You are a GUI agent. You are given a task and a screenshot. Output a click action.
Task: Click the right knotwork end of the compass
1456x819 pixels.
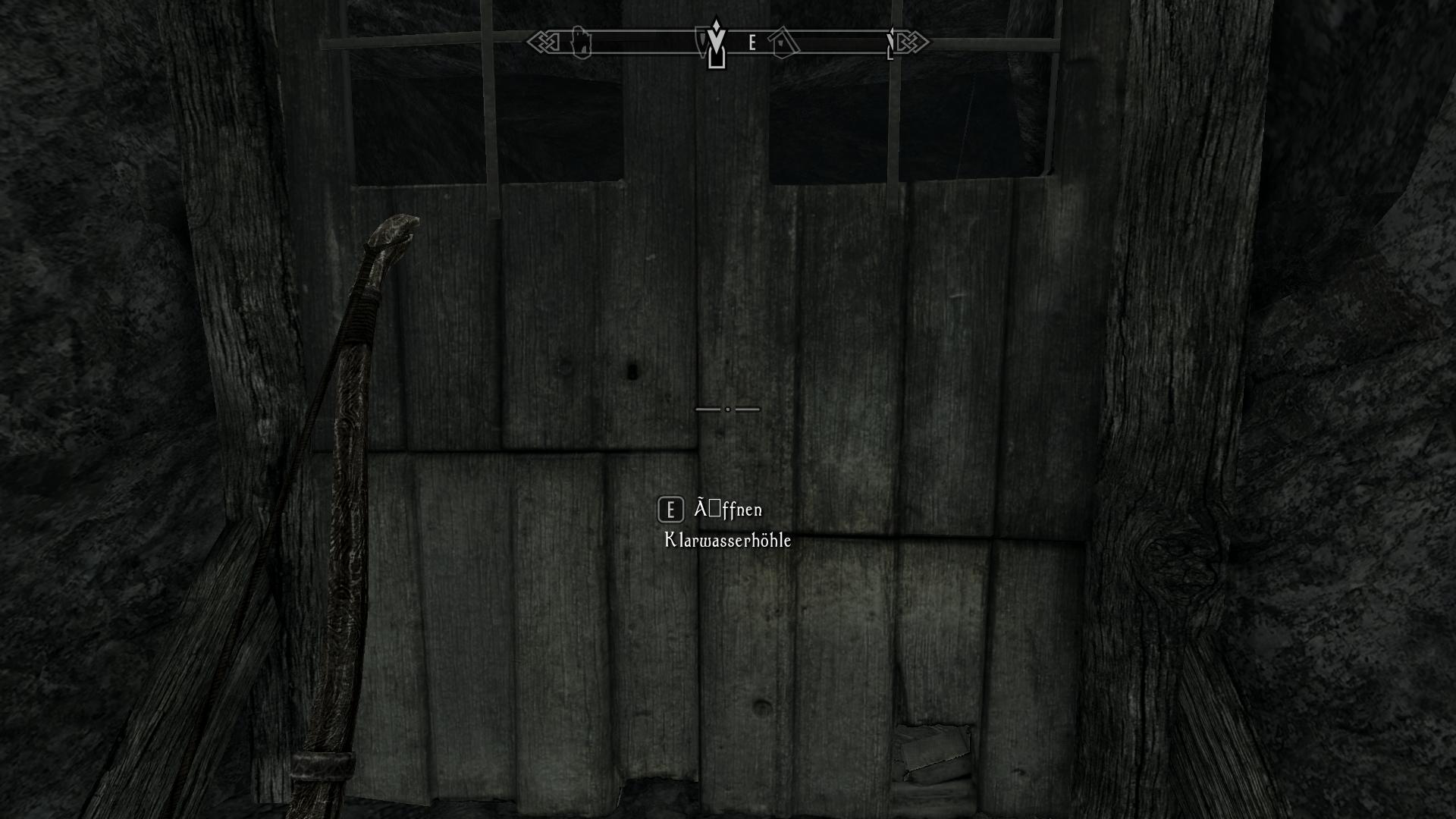coord(914,42)
